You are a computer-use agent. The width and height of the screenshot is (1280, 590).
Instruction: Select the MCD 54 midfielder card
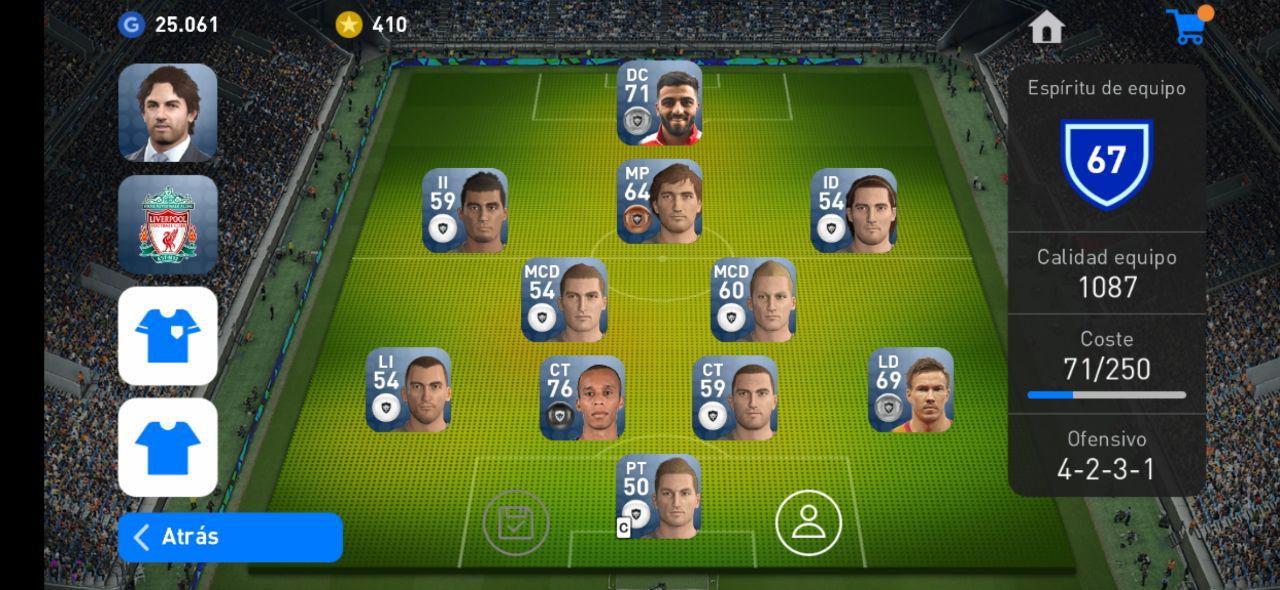pos(564,300)
